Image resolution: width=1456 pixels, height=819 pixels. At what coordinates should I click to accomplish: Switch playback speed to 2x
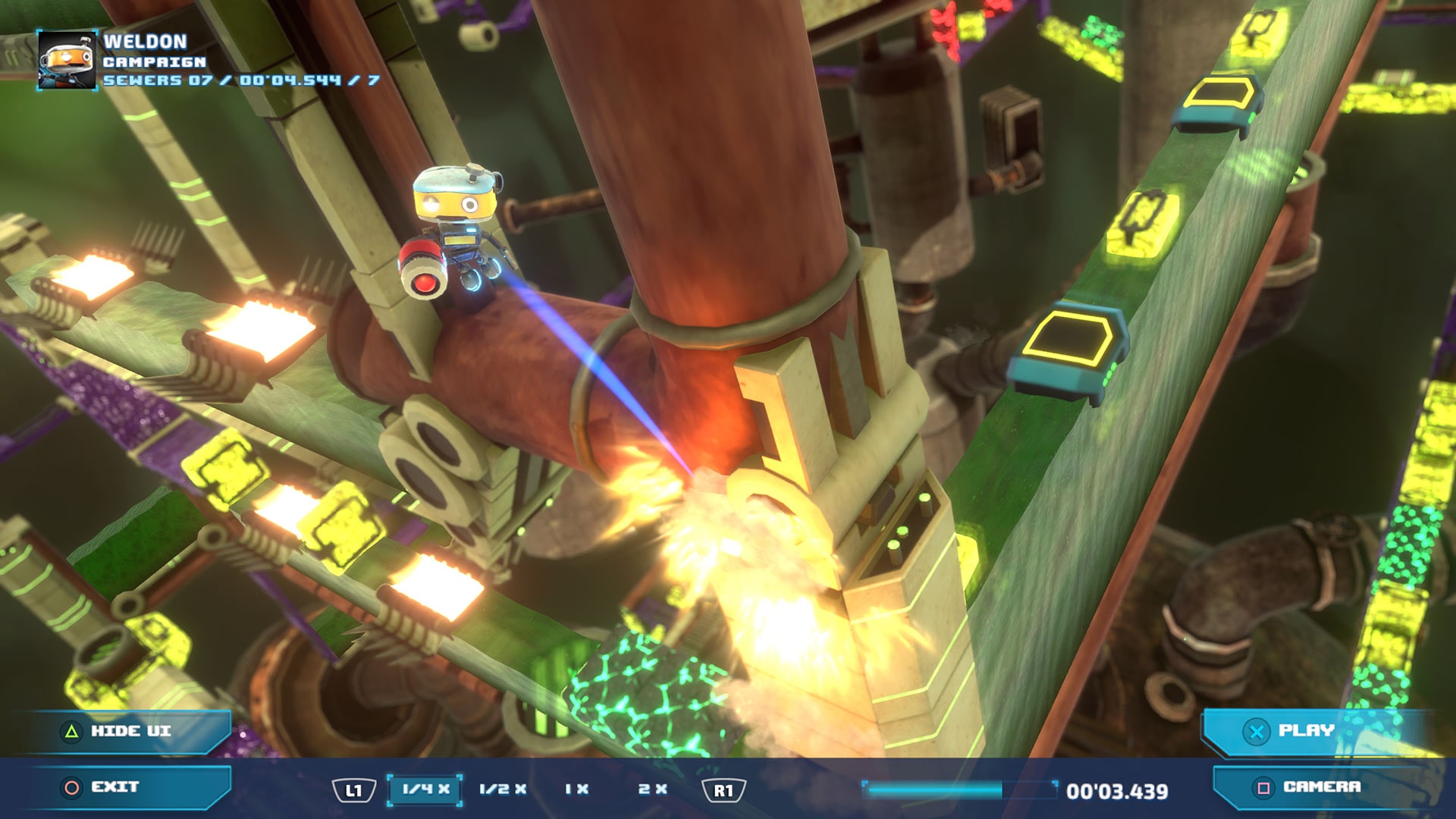pos(652,789)
